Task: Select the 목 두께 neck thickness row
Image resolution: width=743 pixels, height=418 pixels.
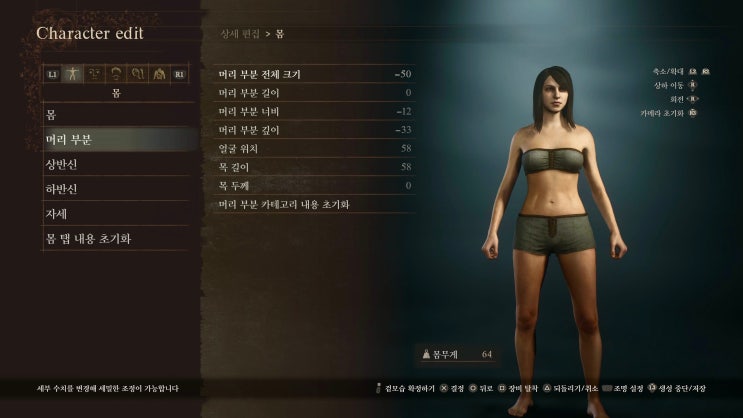Action: [x=316, y=185]
